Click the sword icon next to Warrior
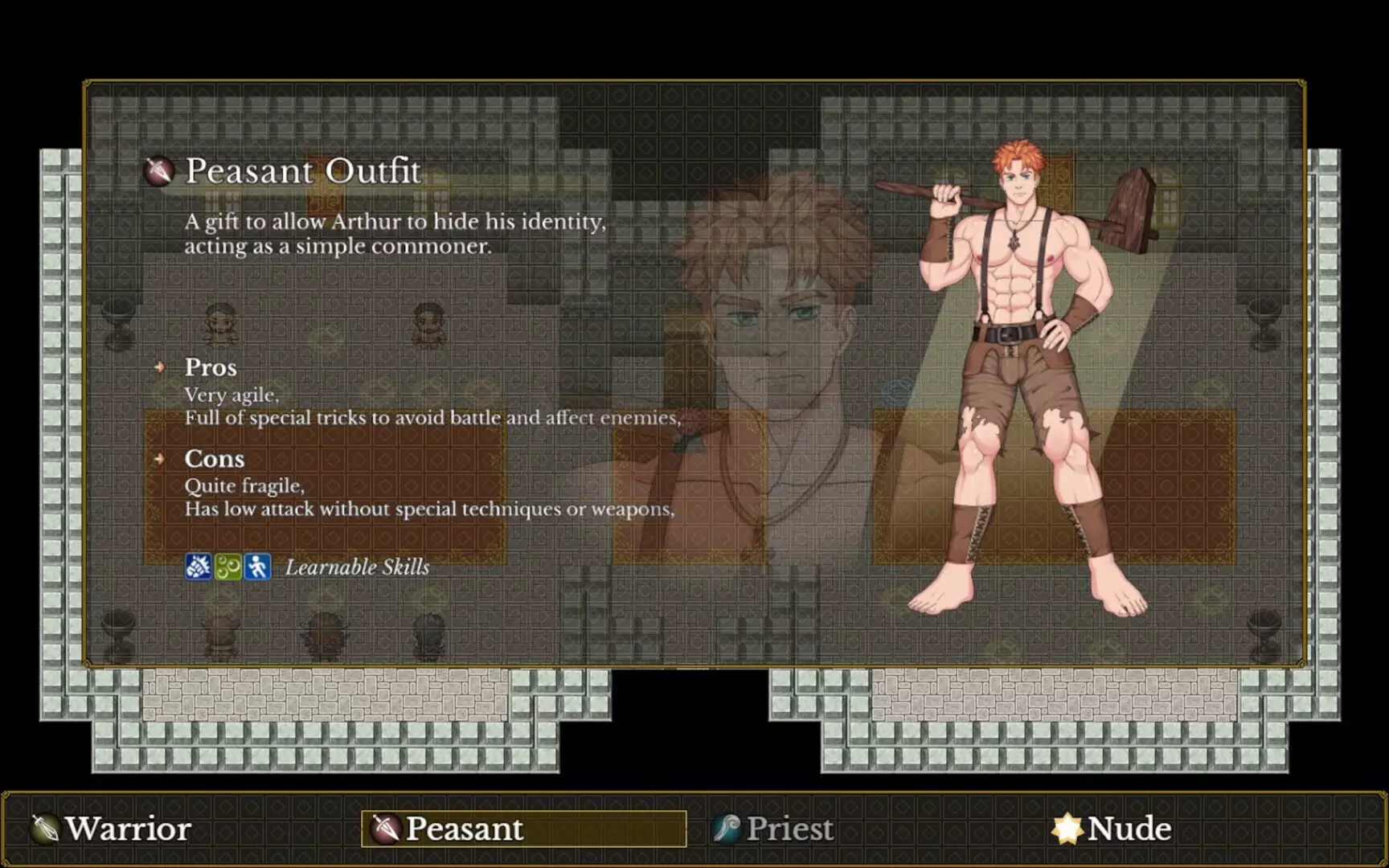 [43, 829]
